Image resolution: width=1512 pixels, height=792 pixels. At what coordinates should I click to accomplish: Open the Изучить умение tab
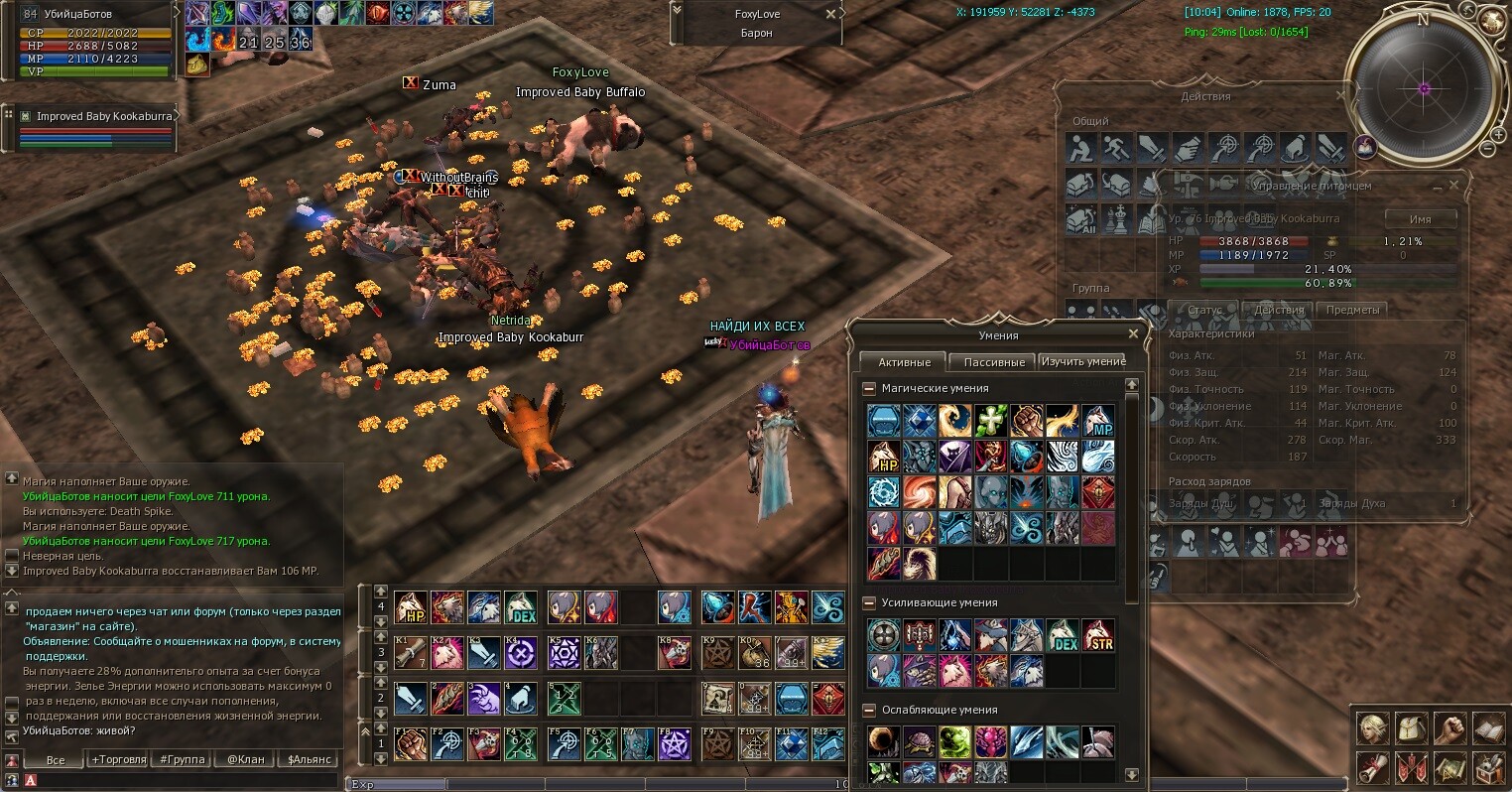click(1082, 361)
